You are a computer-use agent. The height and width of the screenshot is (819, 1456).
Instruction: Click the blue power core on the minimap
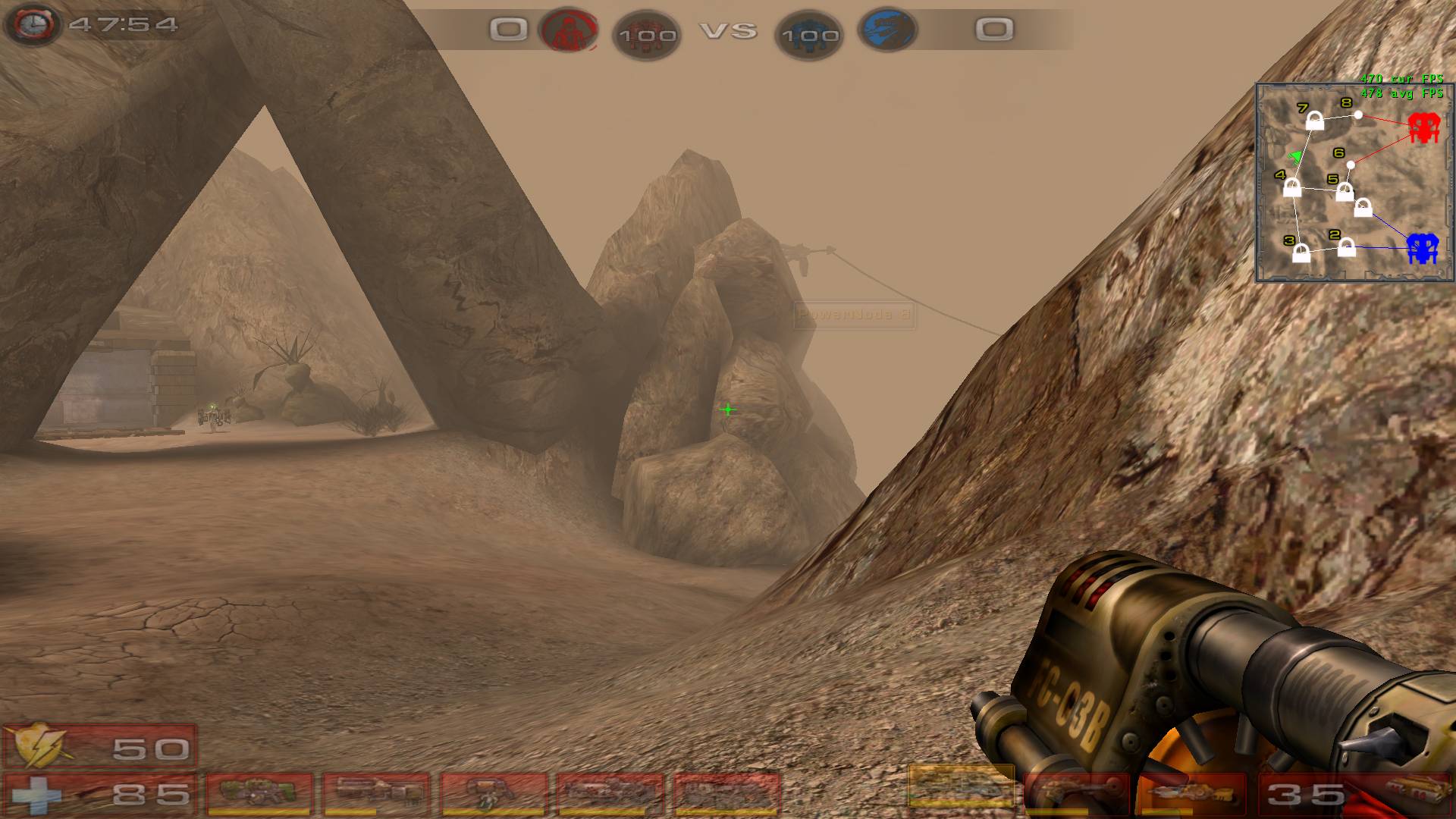pos(1422,248)
